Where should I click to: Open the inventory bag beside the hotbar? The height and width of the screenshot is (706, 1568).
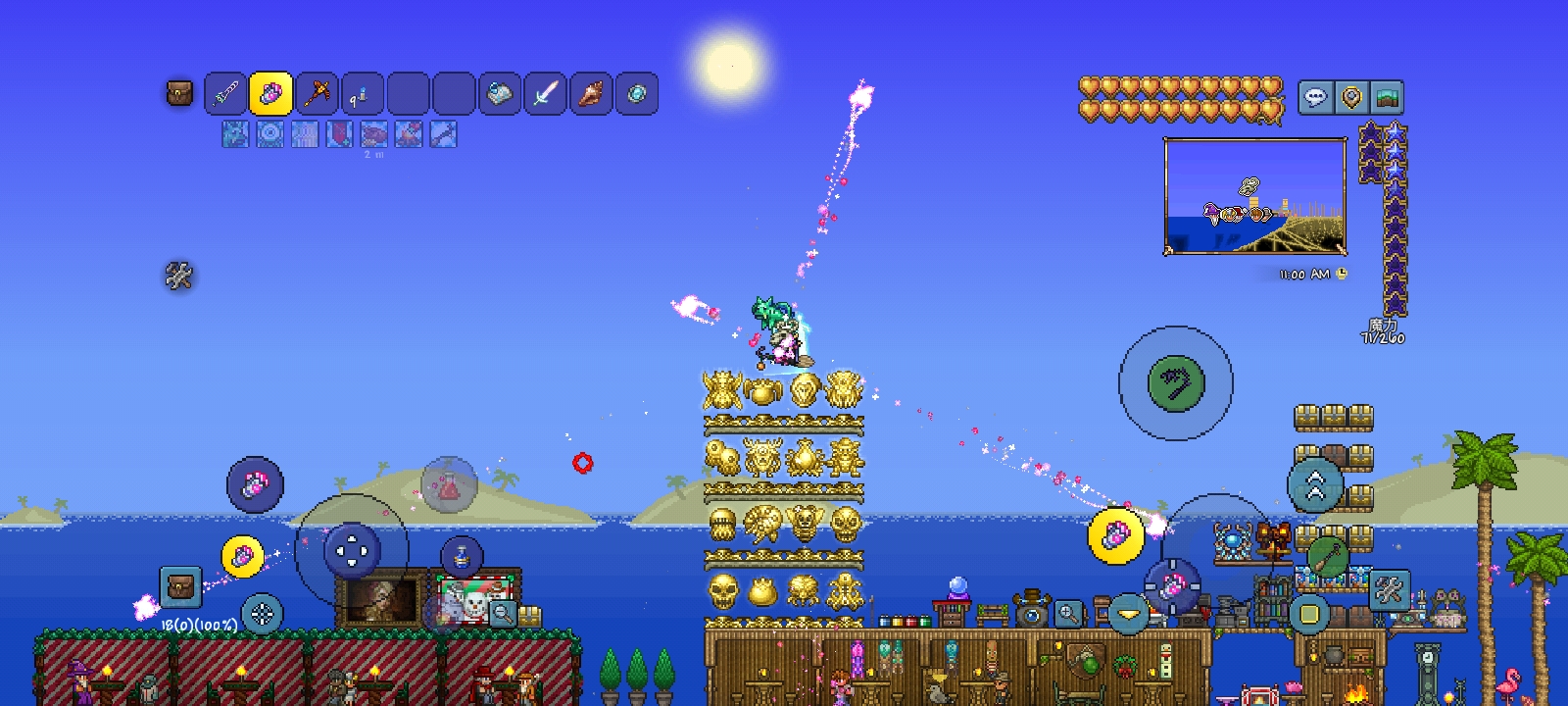(x=179, y=94)
